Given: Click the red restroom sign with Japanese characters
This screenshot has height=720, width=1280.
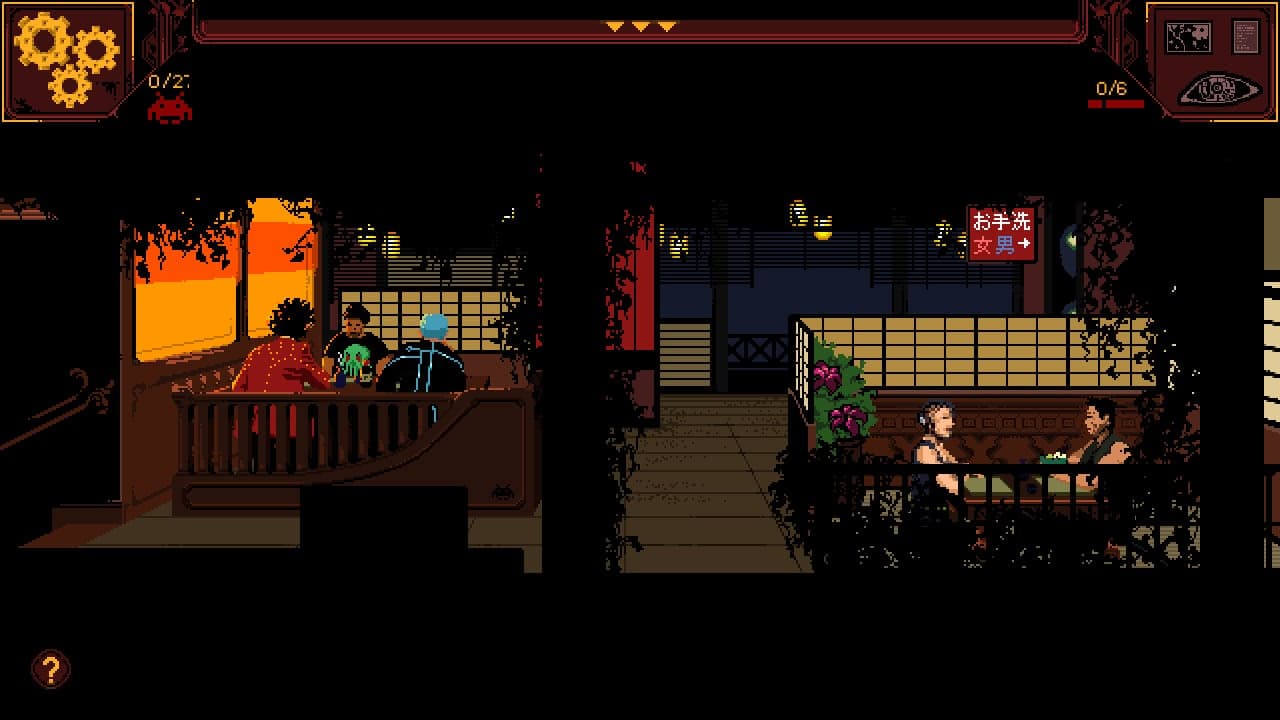Looking at the screenshot, I should 1003,232.
